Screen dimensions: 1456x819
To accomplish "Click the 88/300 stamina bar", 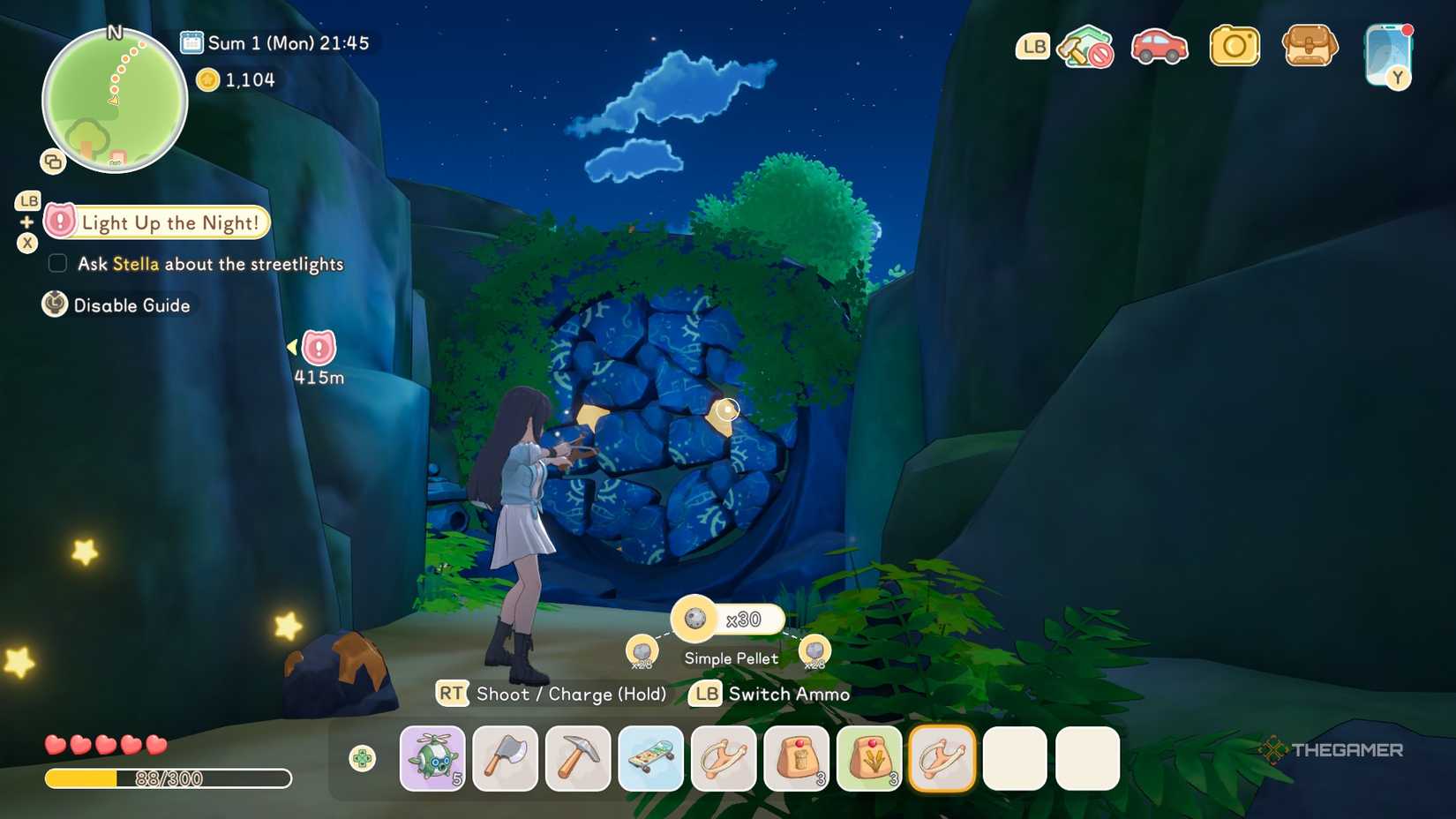I will (x=168, y=779).
